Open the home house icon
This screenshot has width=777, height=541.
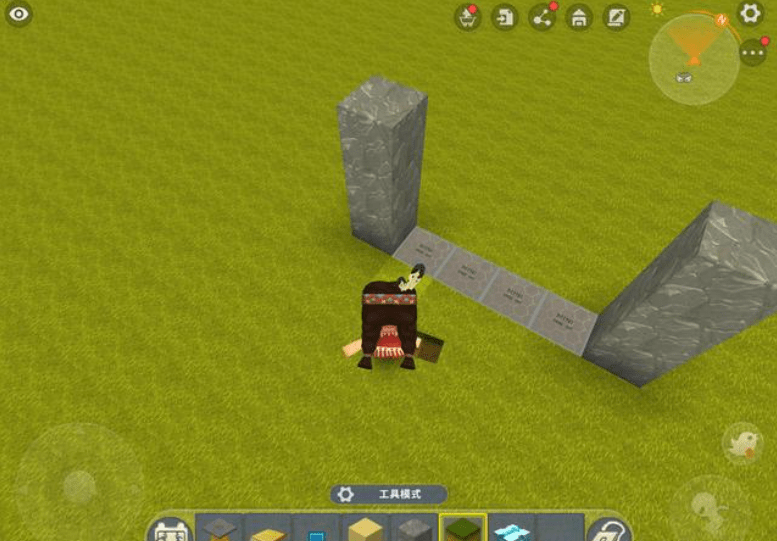(579, 17)
